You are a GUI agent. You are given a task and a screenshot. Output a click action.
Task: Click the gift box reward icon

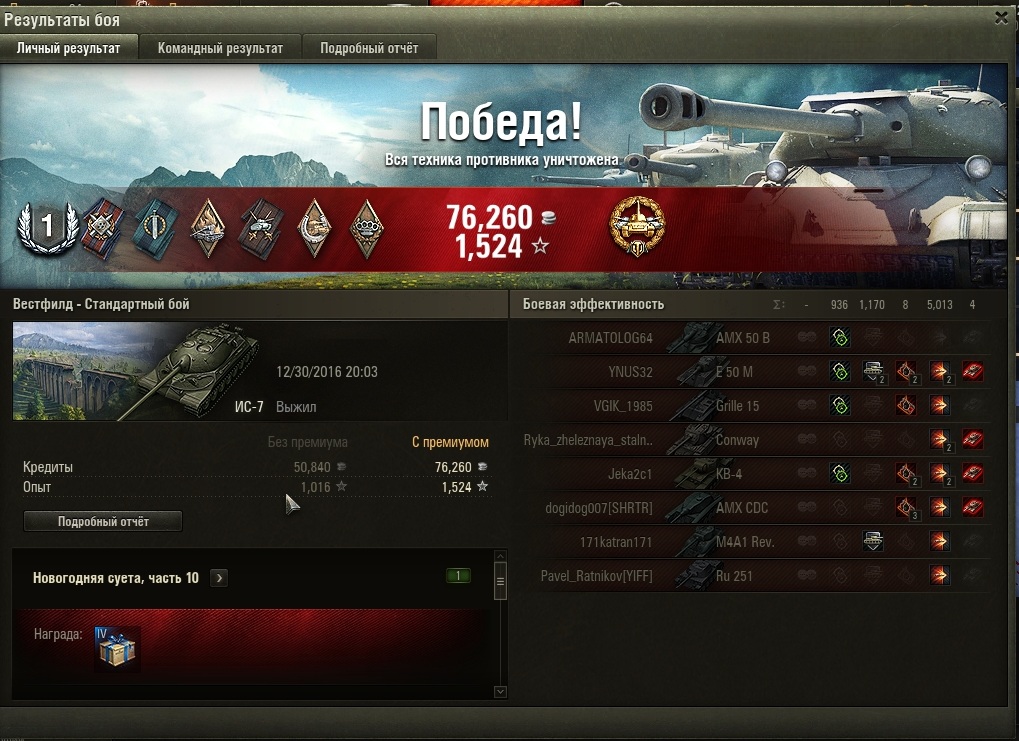tap(118, 650)
